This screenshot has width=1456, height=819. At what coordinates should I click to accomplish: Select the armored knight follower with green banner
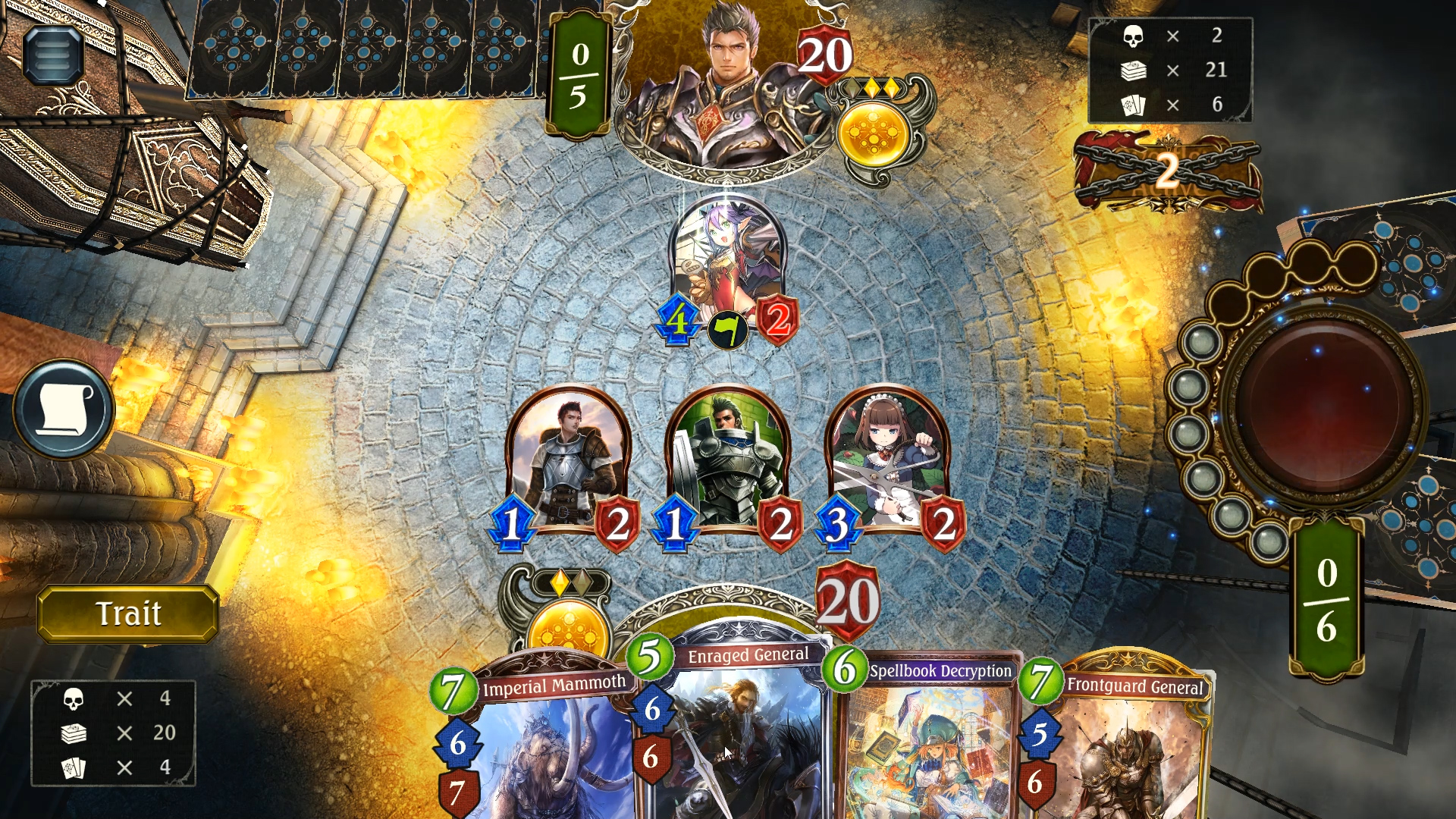point(728,455)
